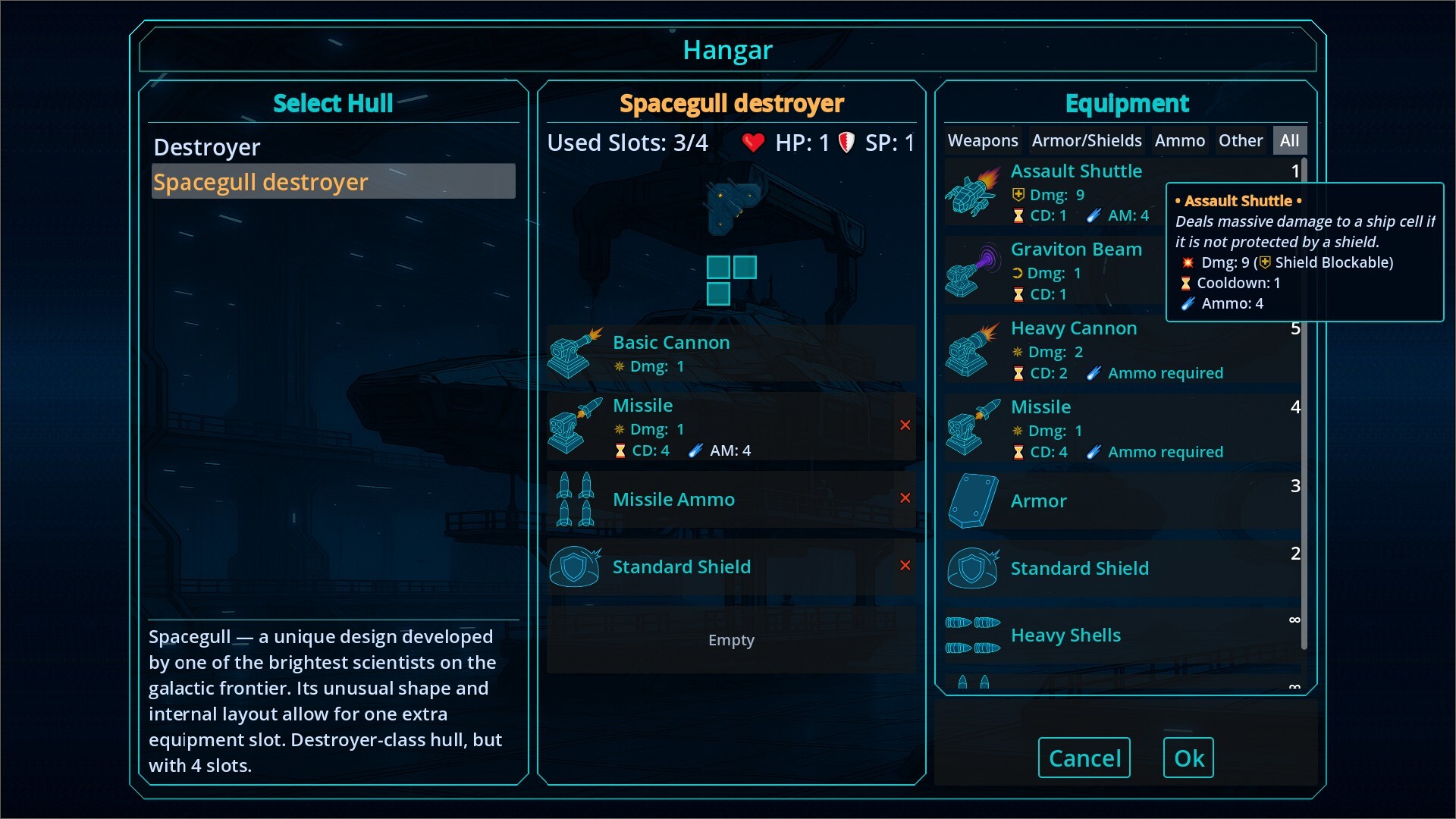Switch to the Ammo tab
Image resolution: width=1456 pixels, height=819 pixels.
[1180, 140]
